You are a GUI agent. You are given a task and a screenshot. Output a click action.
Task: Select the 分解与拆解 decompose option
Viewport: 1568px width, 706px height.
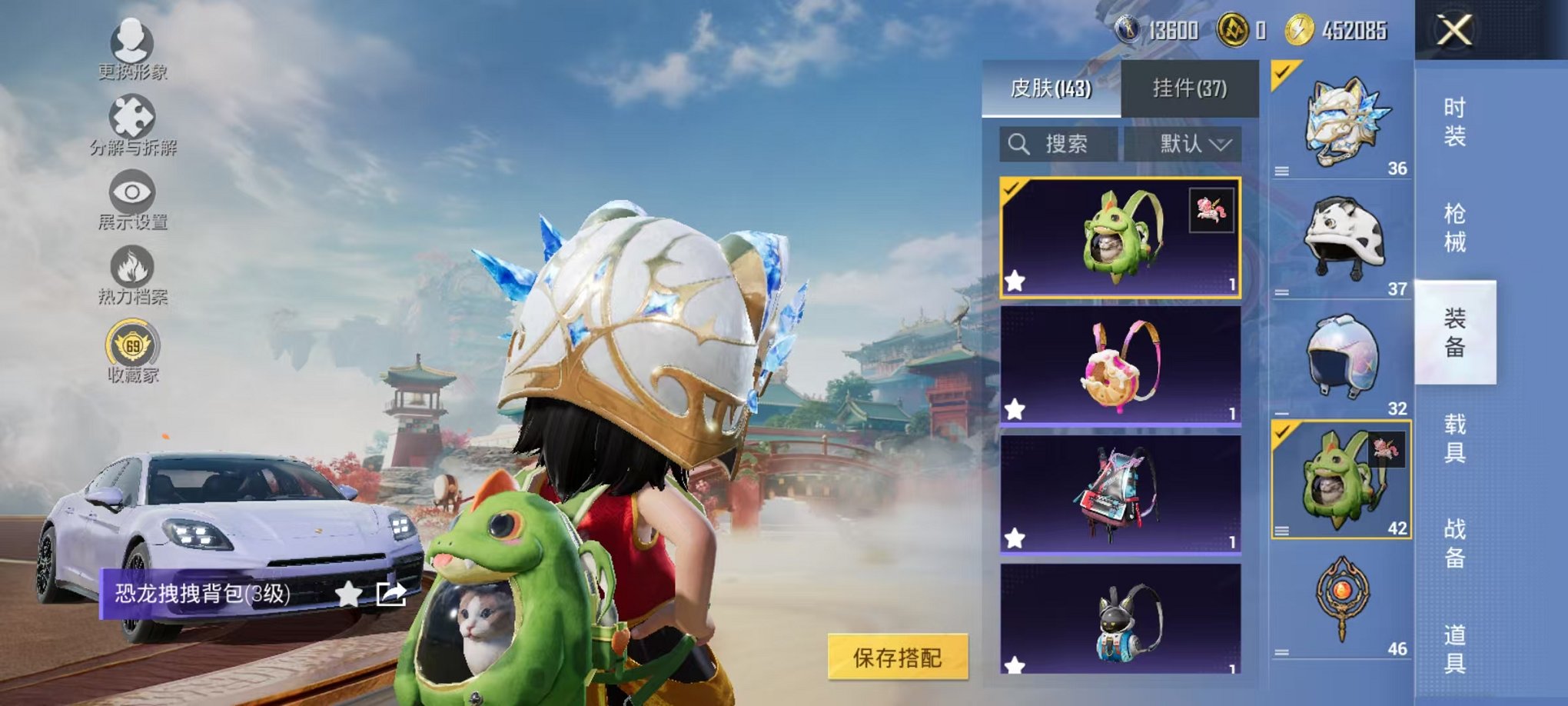click(x=131, y=119)
